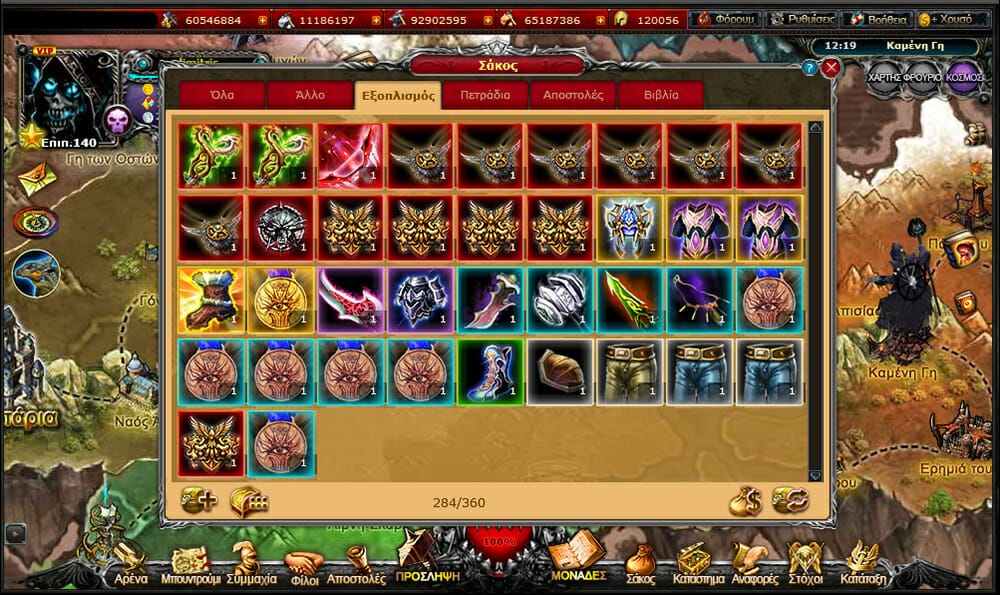The height and width of the screenshot is (595, 1000).
Task: Open the Πετράδια tab
Action: coord(485,96)
